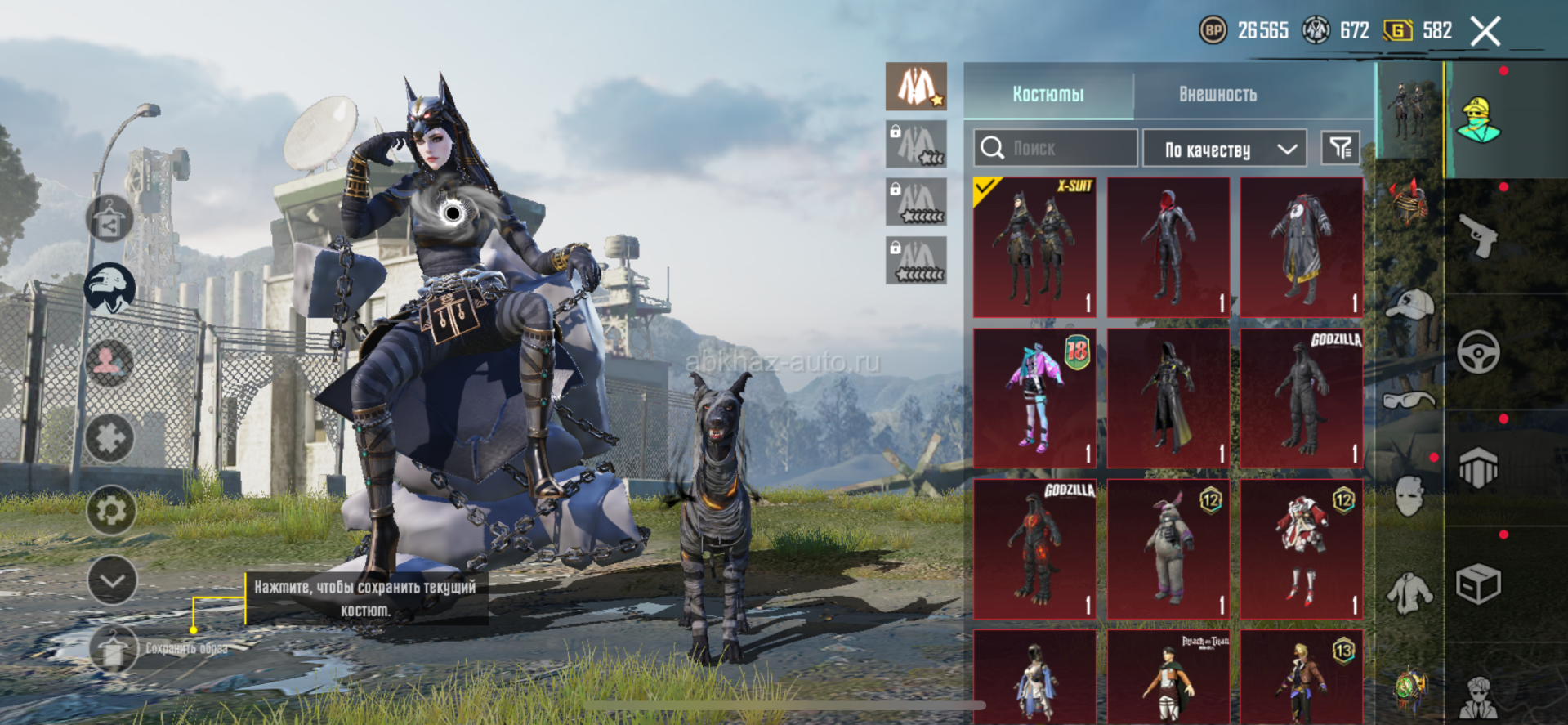This screenshot has height=725, width=1568.
Task: Open the filter funnel button
Action: (x=1340, y=148)
